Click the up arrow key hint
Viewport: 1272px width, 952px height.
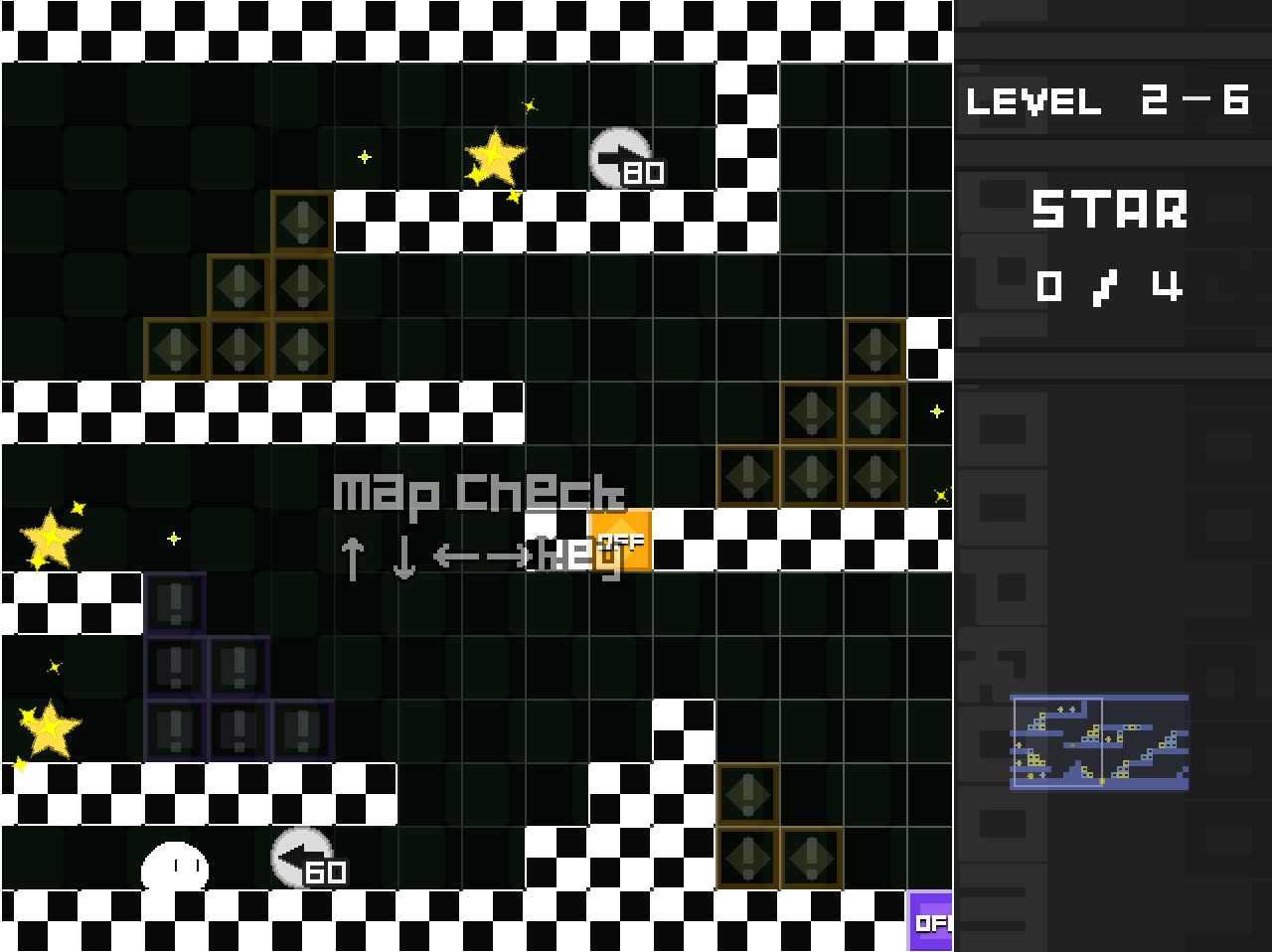pos(353,556)
